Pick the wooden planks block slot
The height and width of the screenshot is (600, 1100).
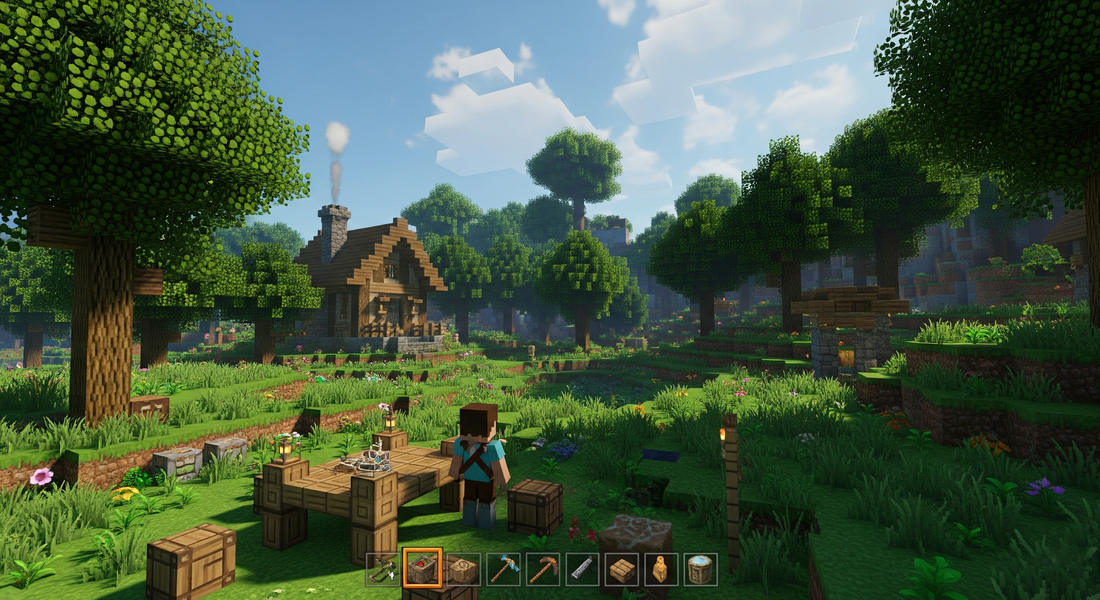(622, 569)
